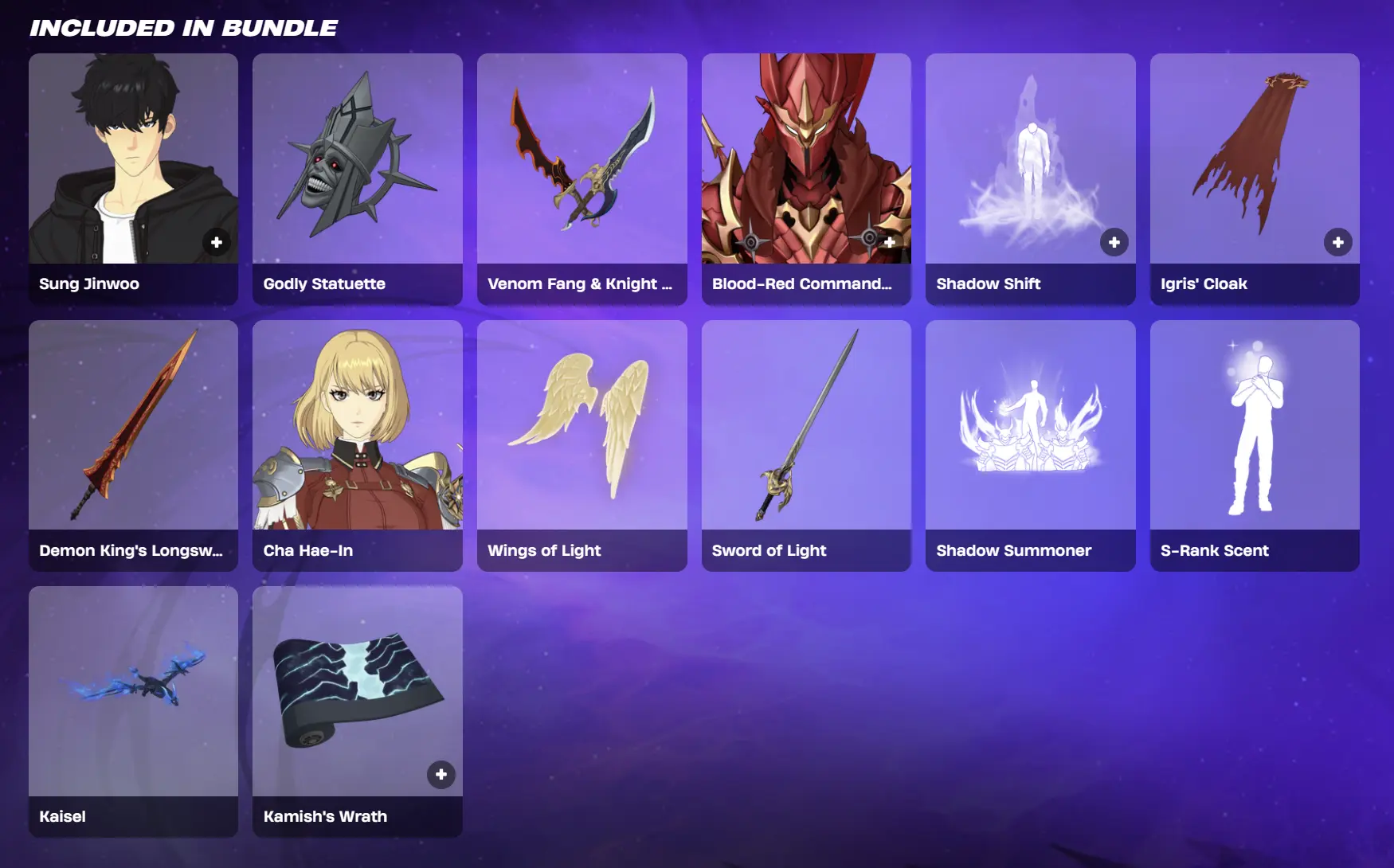The height and width of the screenshot is (868, 1394).
Task: Expand Blood-Red Commander via its plus button
Action: [890, 241]
